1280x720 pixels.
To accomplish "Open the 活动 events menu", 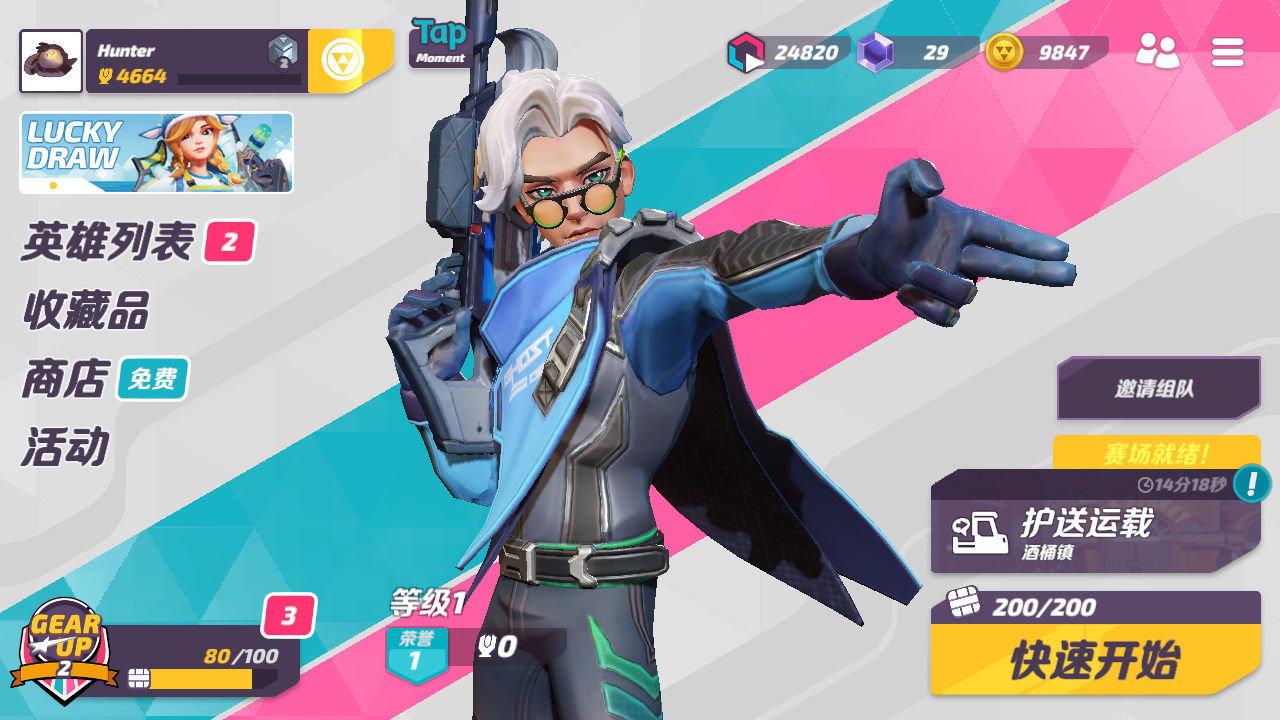I will 66,447.
